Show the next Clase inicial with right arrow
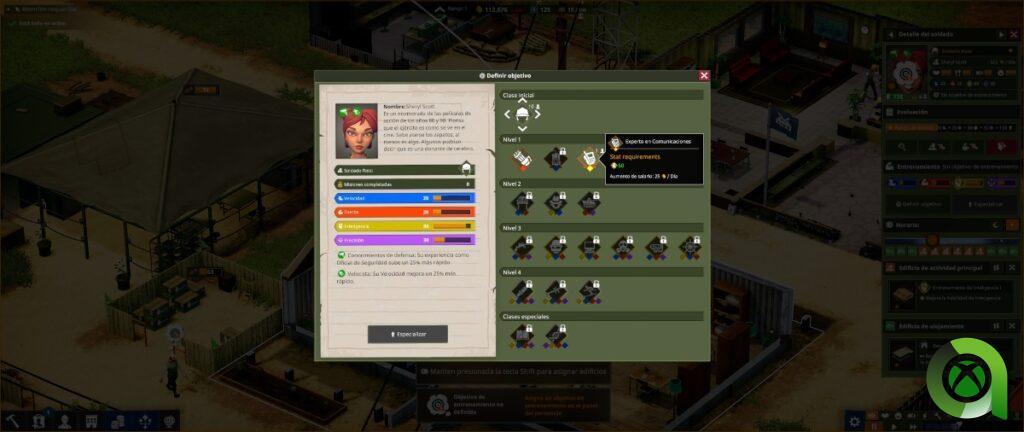The image size is (1024, 432). click(x=538, y=113)
